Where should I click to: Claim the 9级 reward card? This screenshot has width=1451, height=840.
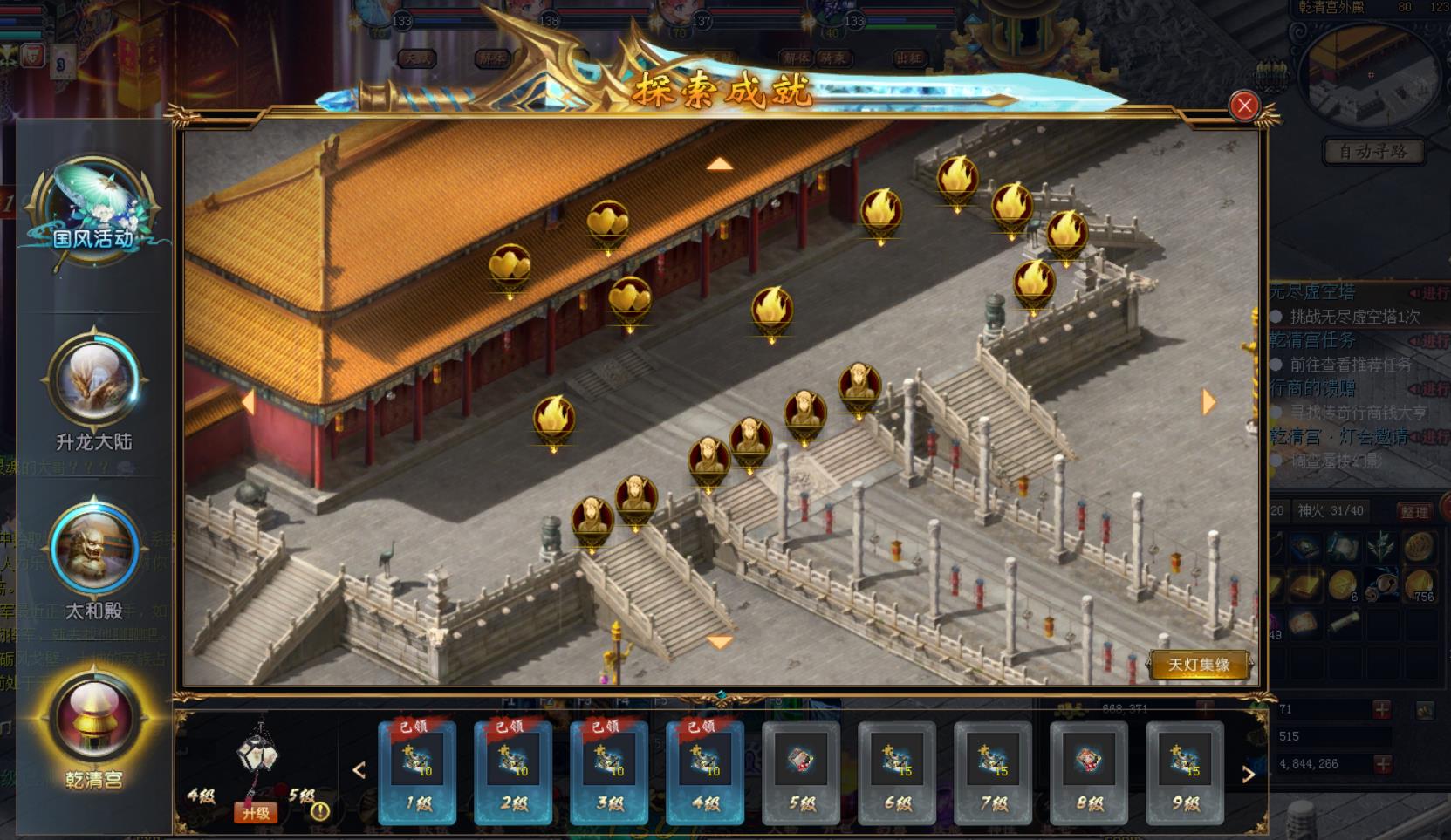pyautogui.click(x=1185, y=772)
